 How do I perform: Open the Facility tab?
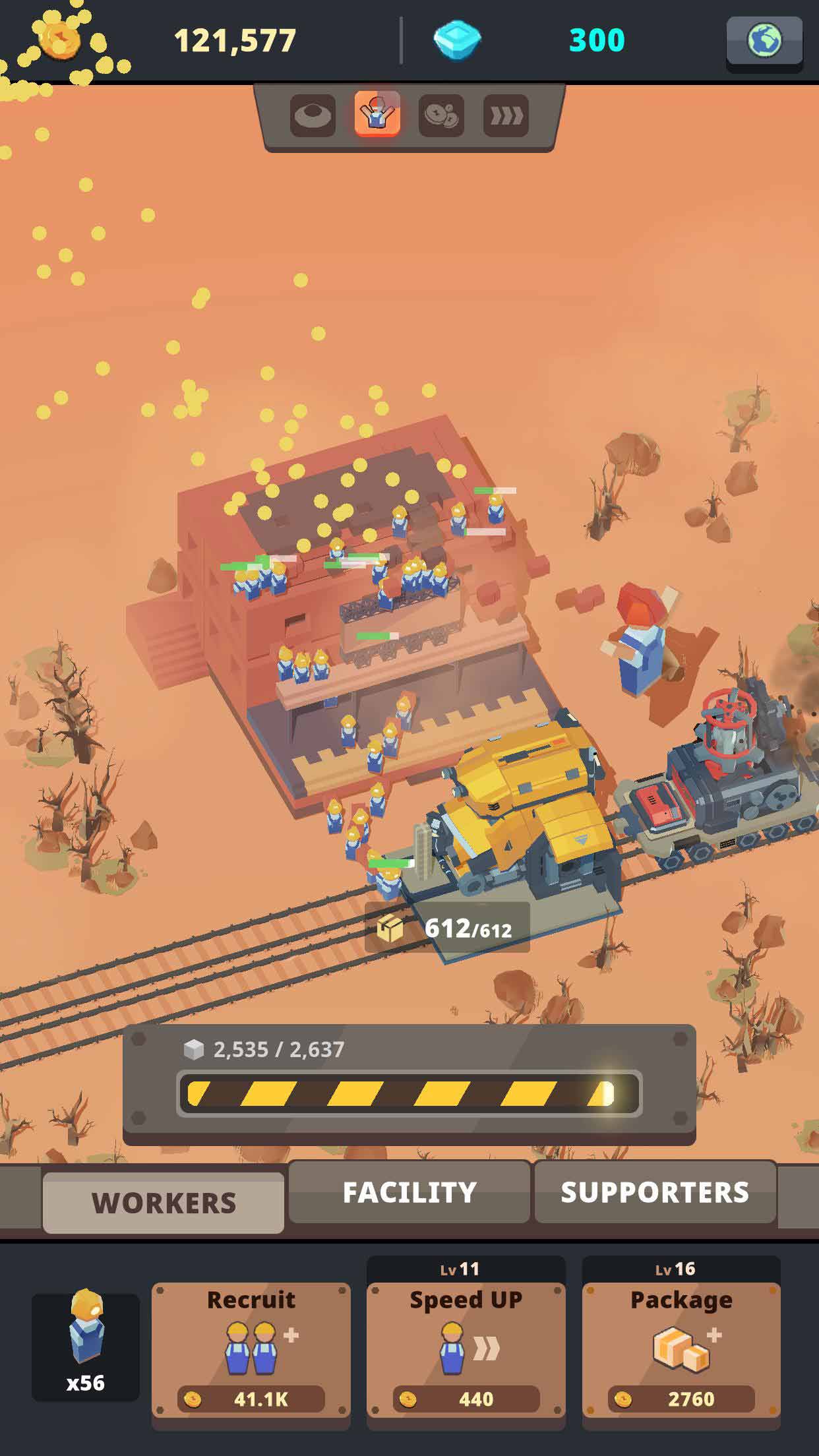(x=409, y=1192)
